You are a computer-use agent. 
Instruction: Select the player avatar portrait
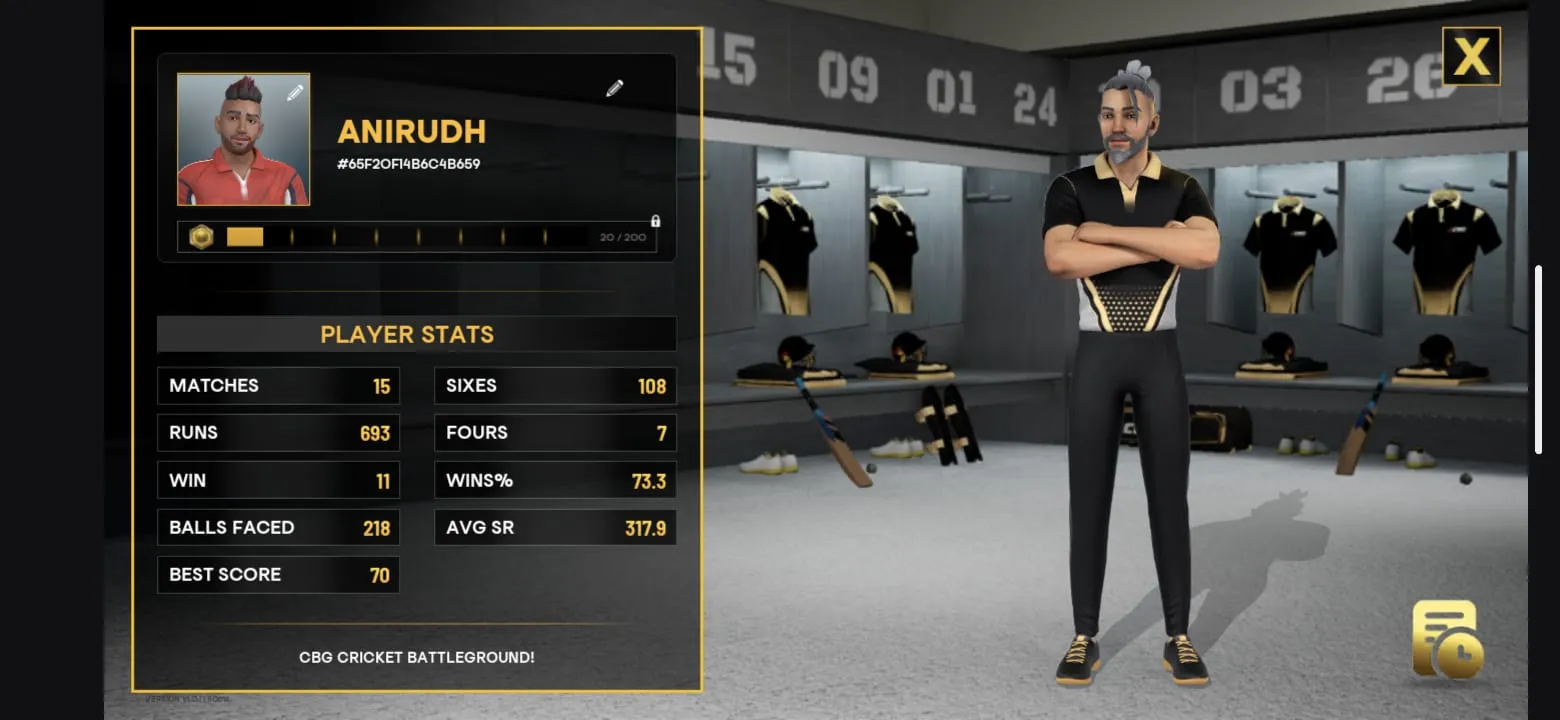(243, 139)
